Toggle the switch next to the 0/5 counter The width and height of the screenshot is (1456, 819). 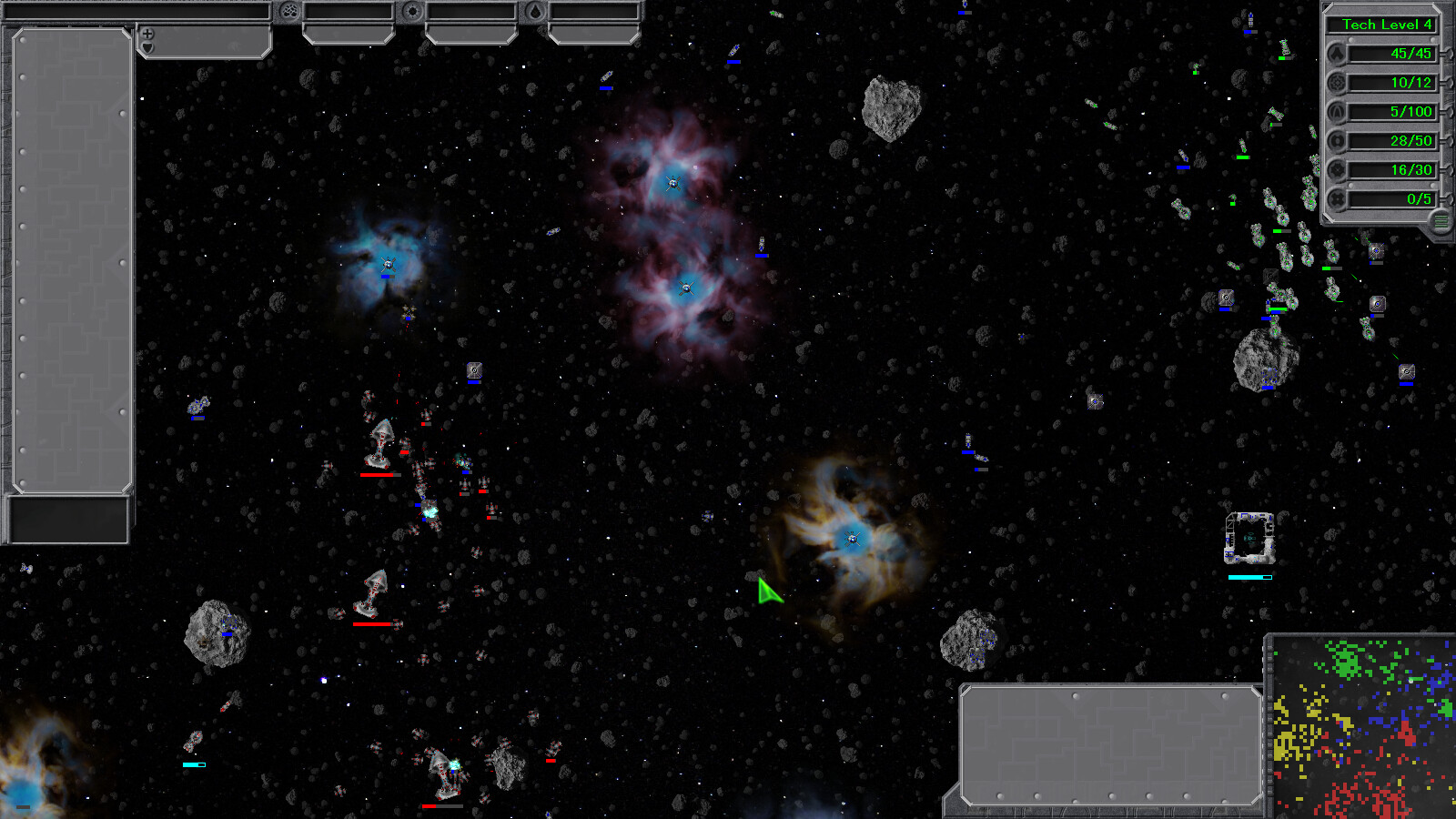1447,198
